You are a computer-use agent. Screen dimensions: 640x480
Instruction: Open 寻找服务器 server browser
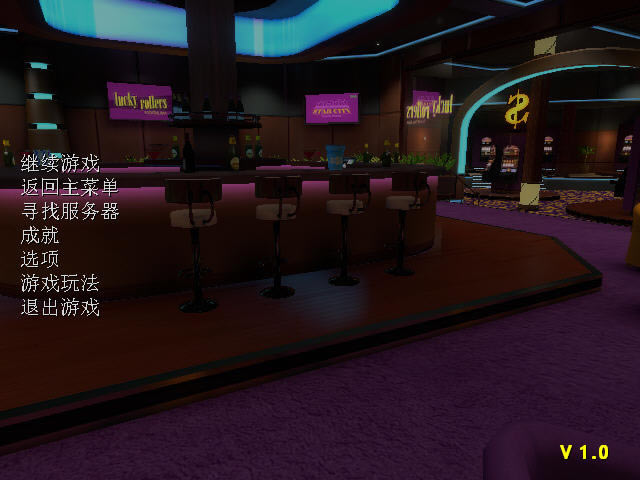[69, 211]
